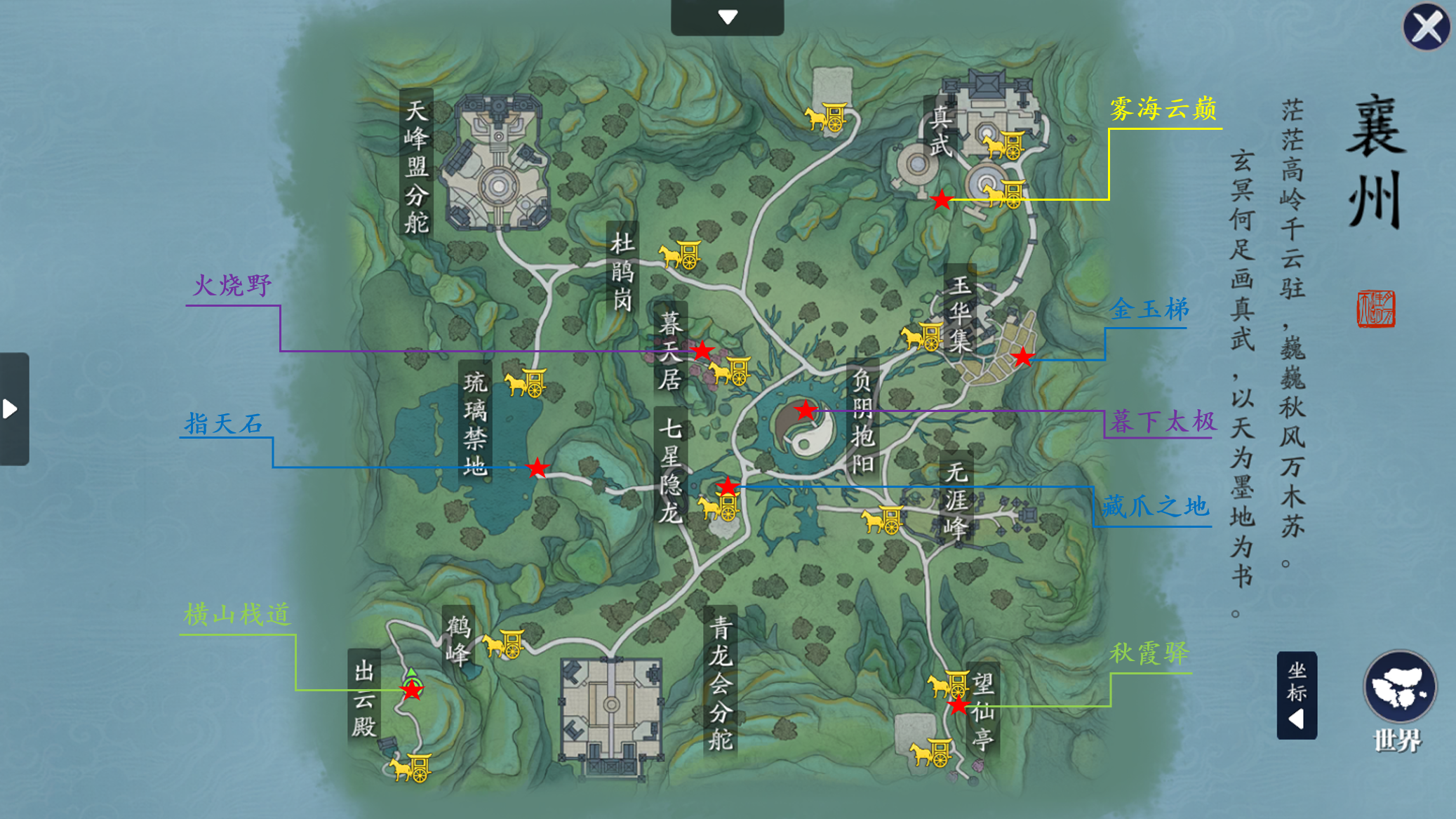Click the 暮下太极 red star marker
Viewport: 1456px width, 819px height.
(x=806, y=410)
